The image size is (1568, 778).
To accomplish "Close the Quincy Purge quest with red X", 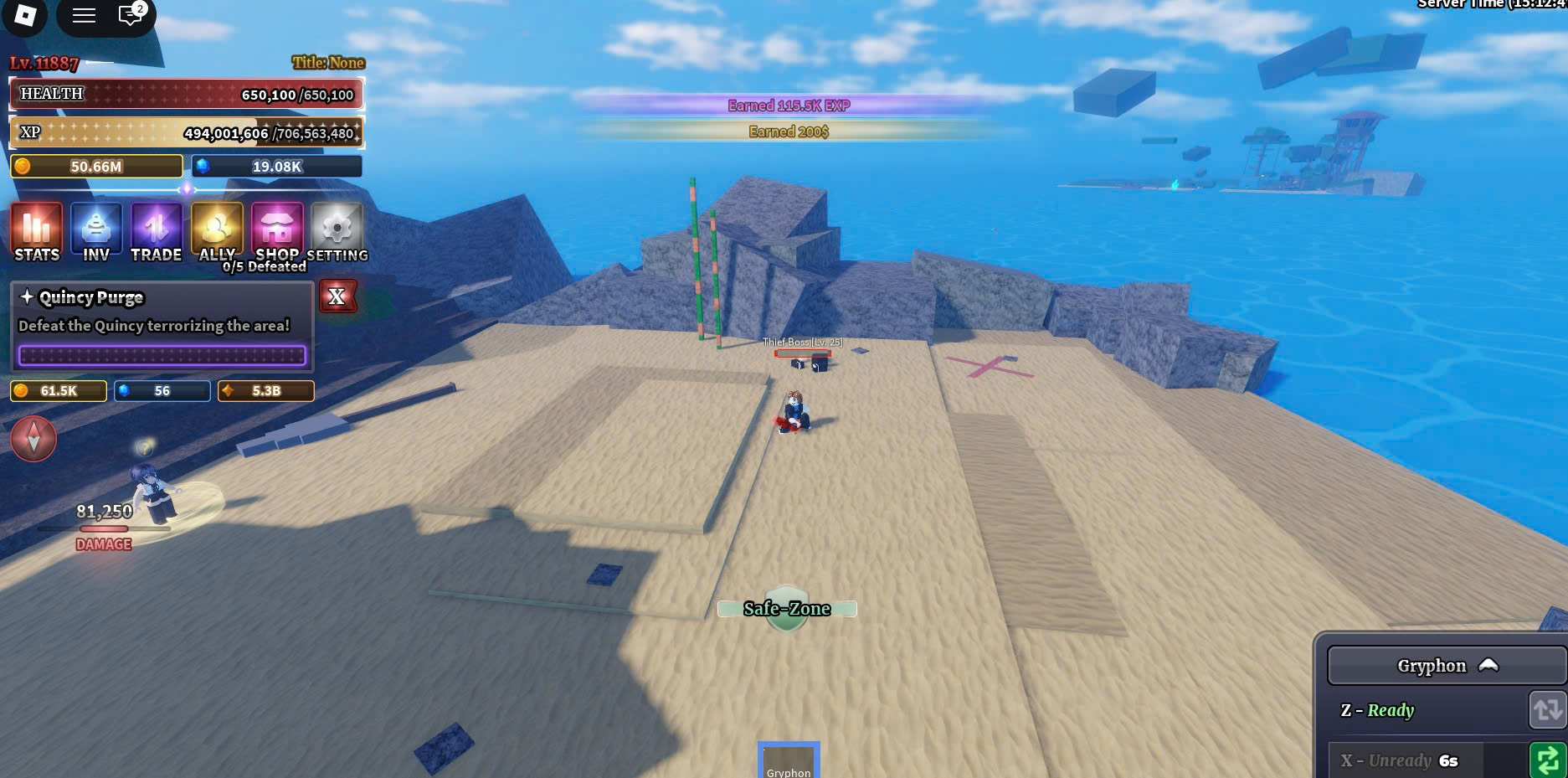I will [x=337, y=296].
